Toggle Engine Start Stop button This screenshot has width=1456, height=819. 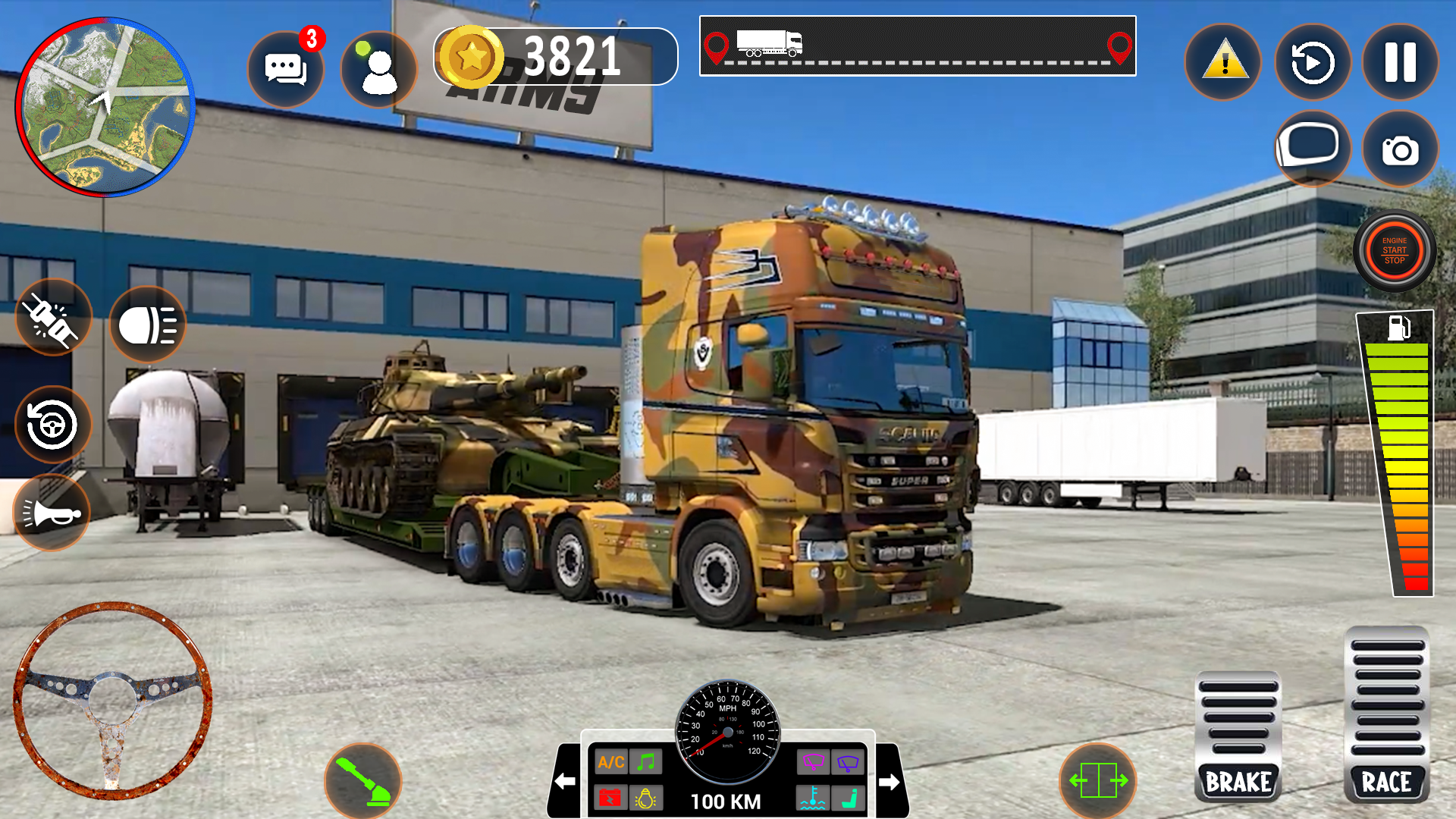pos(1394,251)
